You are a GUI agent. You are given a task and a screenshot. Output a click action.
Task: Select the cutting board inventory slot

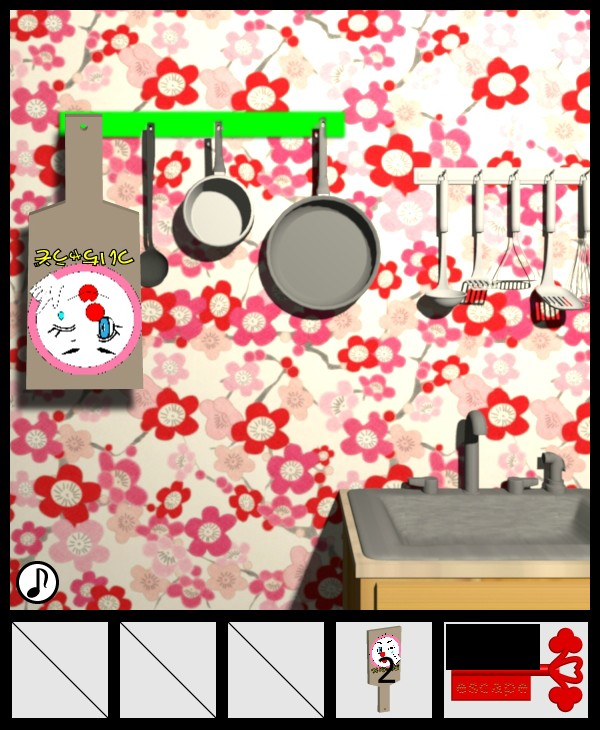[384, 669]
